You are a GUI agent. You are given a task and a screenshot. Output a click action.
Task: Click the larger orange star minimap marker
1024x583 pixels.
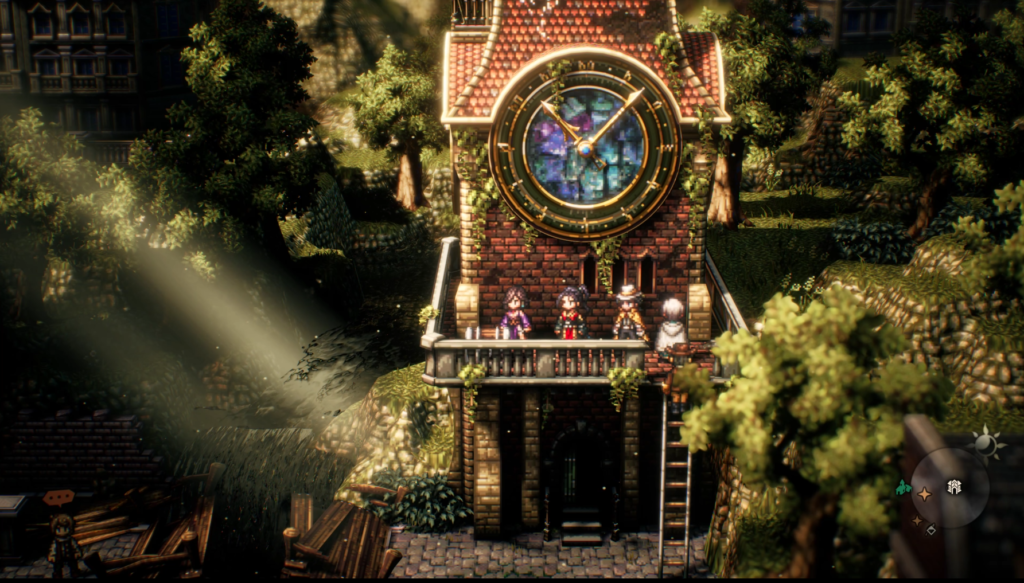click(x=925, y=494)
